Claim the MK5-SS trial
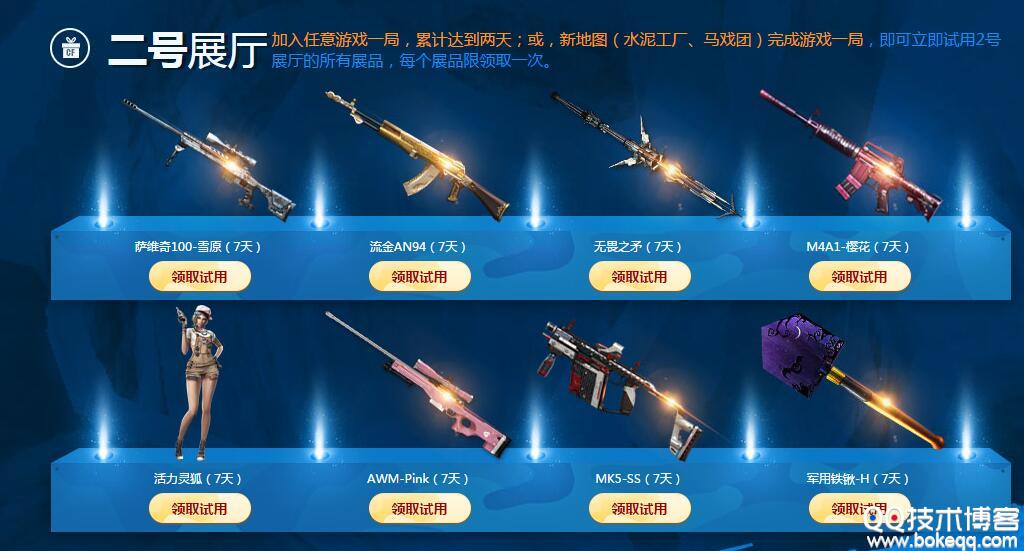 [639, 509]
